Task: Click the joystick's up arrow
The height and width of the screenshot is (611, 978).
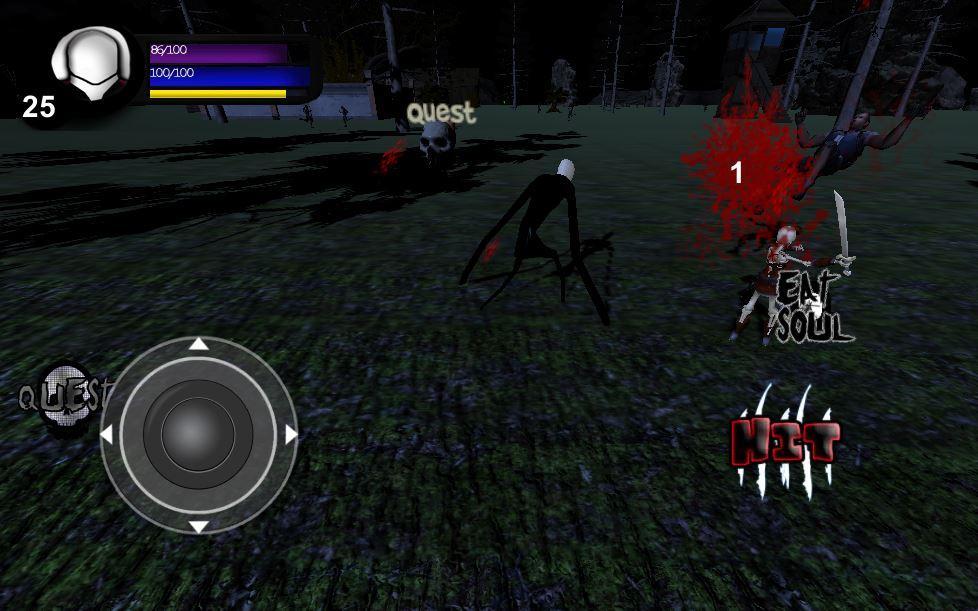Action: pyautogui.click(x=199, y=344)
